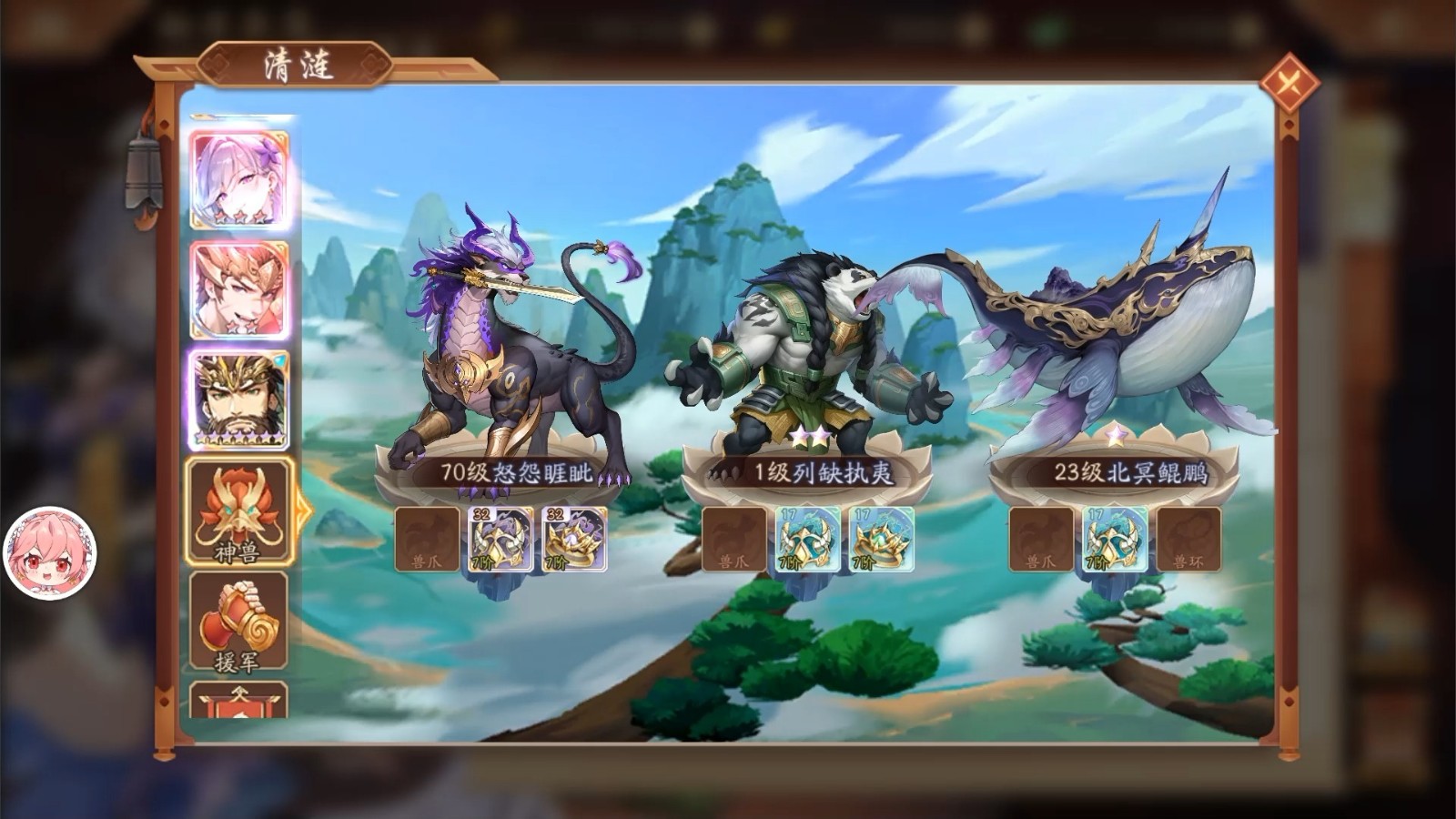Open the 17-count 7阶 helmet under 北冥鲲鹏
Screen dimensions: 1456x819
[x=1115, y=539]
